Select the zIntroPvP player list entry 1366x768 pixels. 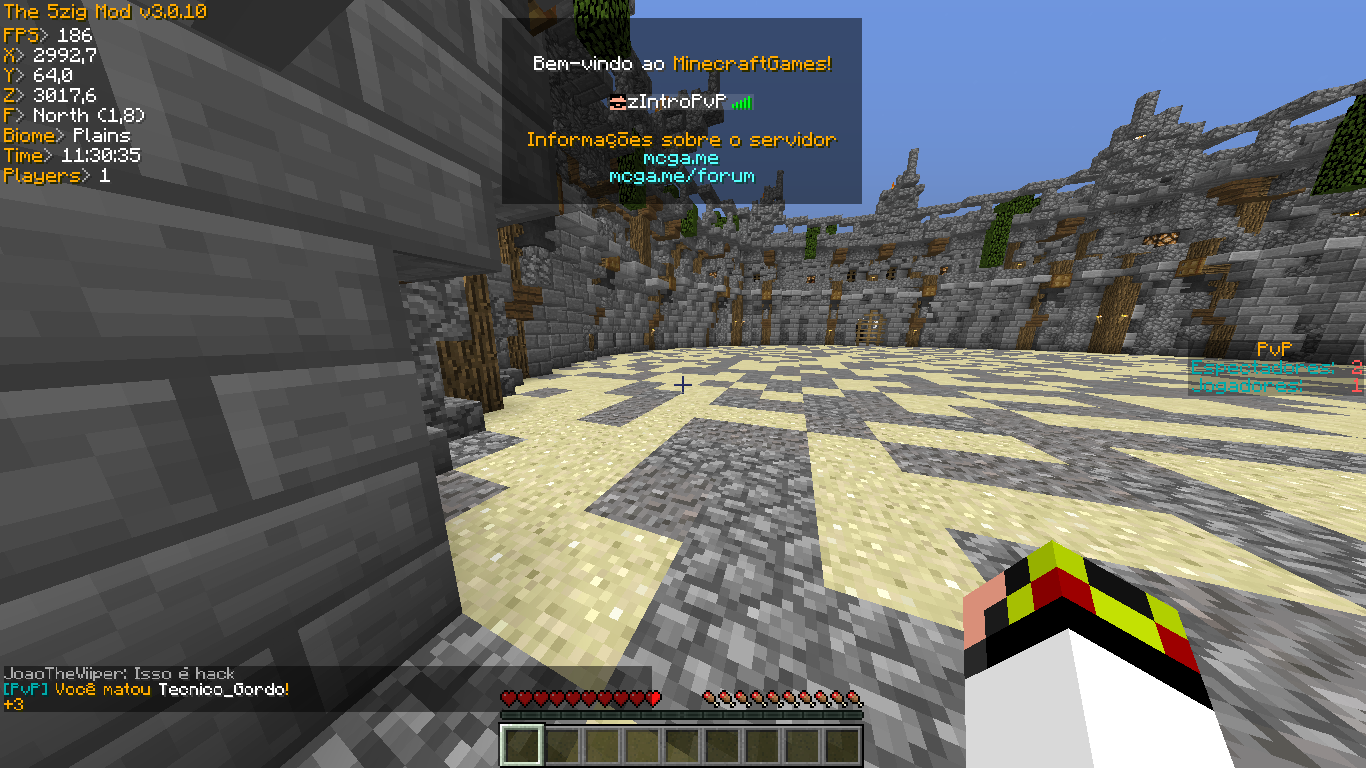pyautogui.click(x=681, y=102)
